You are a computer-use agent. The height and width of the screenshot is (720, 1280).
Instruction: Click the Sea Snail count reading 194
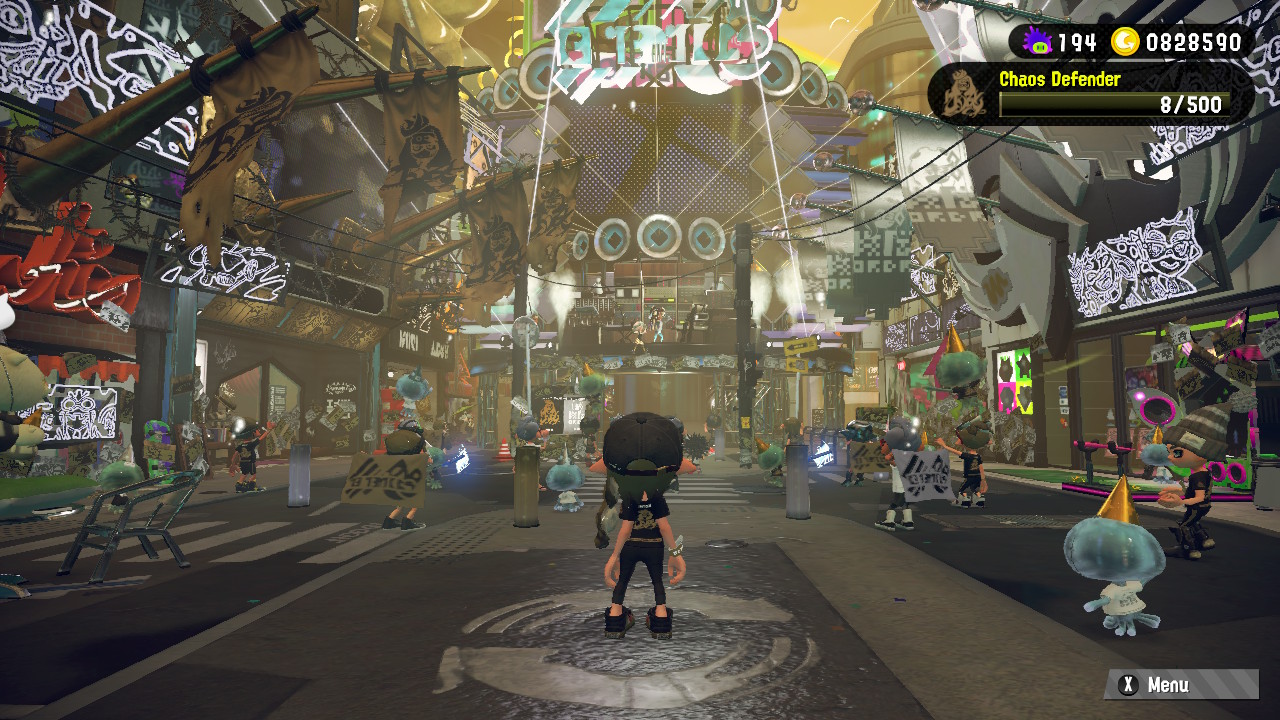[x=1079, y=42]
